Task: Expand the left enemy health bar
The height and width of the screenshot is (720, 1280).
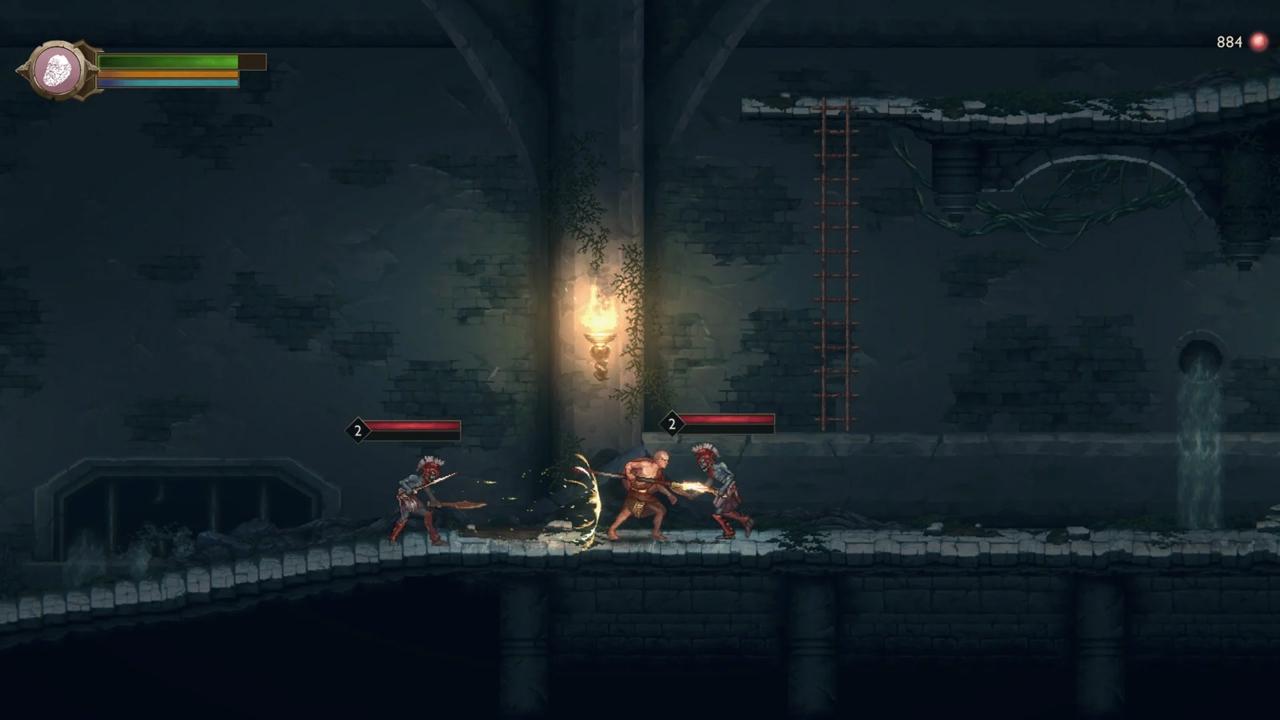Action: (415, 430)
